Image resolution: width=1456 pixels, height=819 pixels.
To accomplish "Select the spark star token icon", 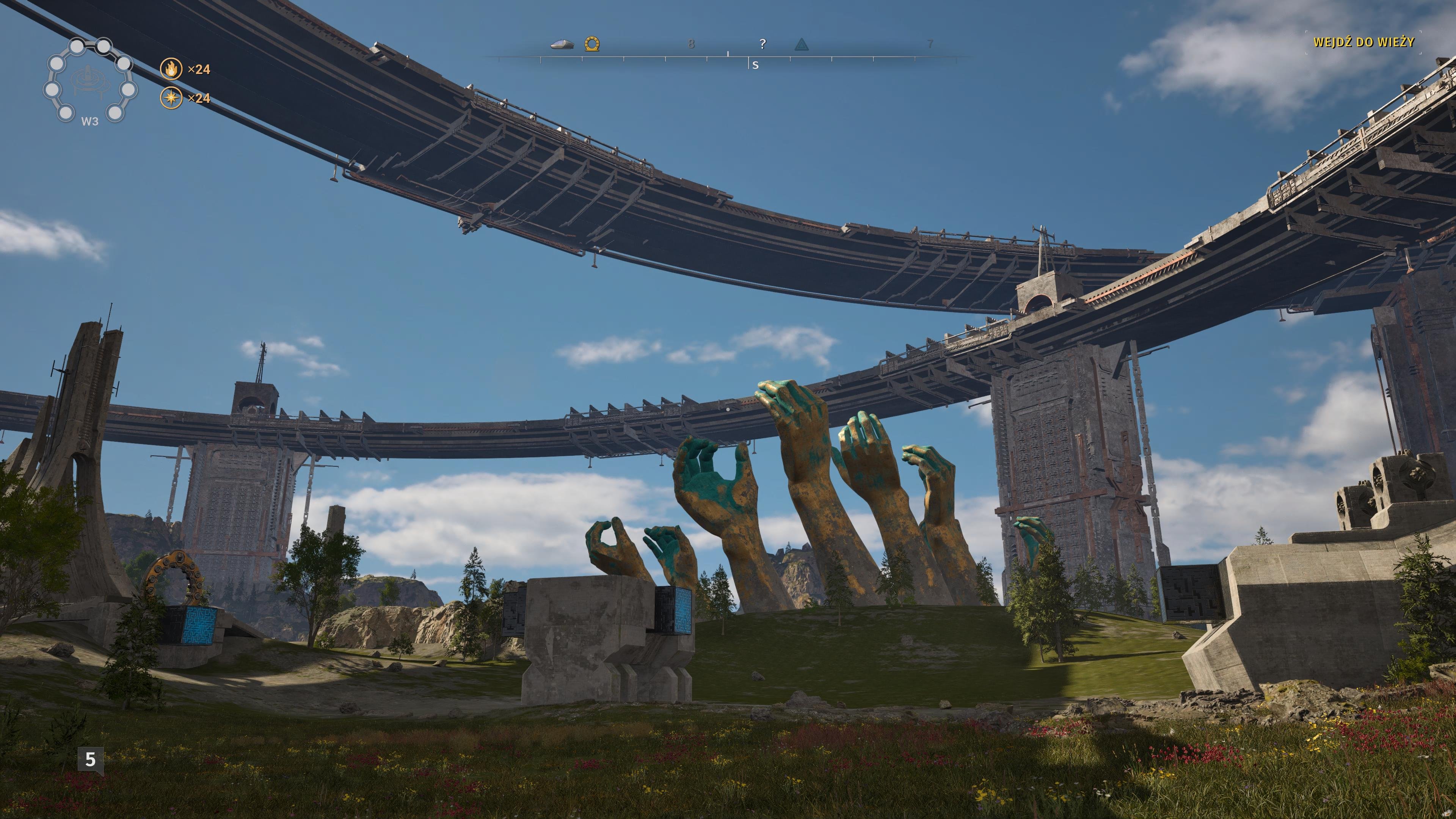I will 171,98.
